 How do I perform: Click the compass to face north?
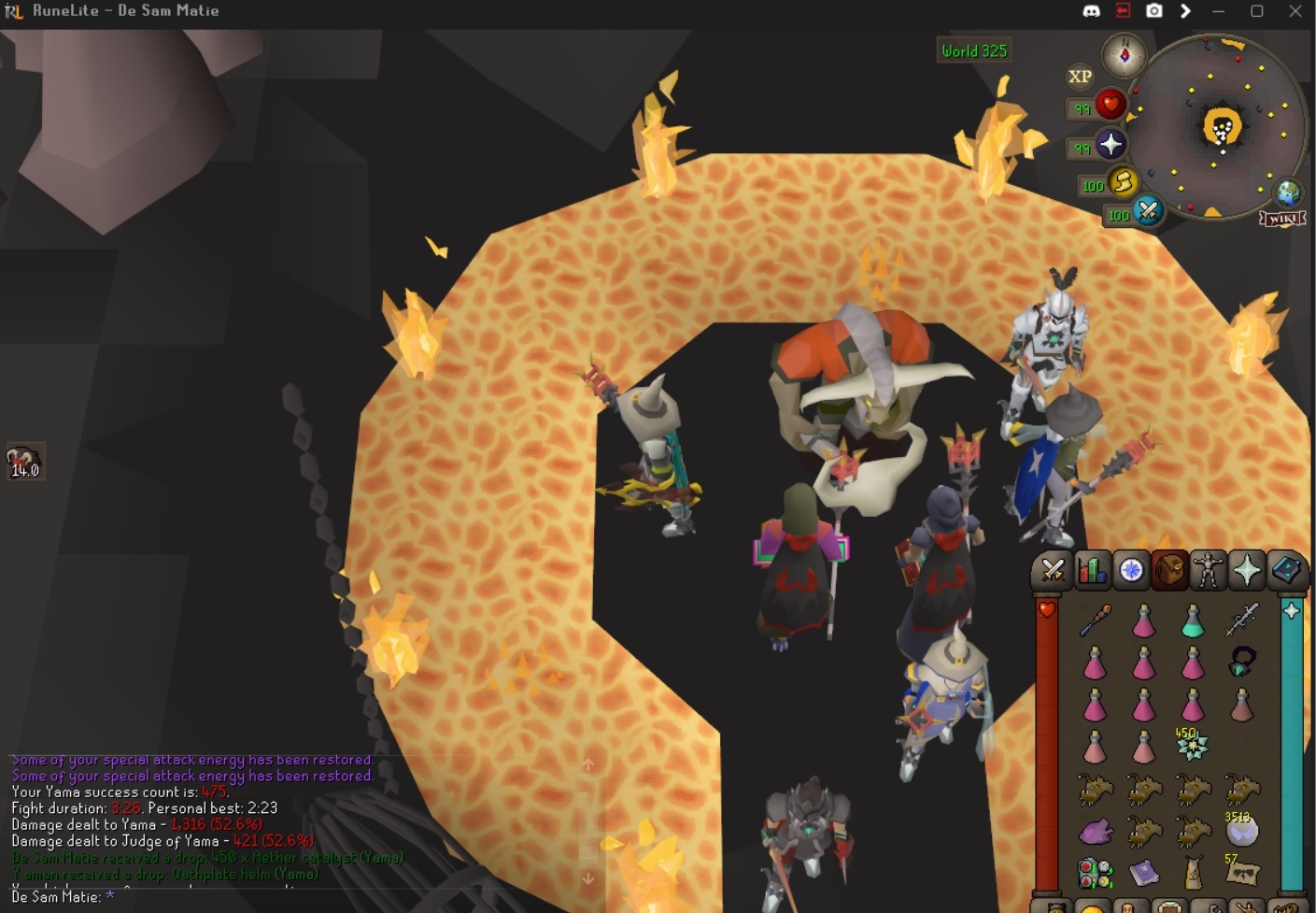(1124, 56)
